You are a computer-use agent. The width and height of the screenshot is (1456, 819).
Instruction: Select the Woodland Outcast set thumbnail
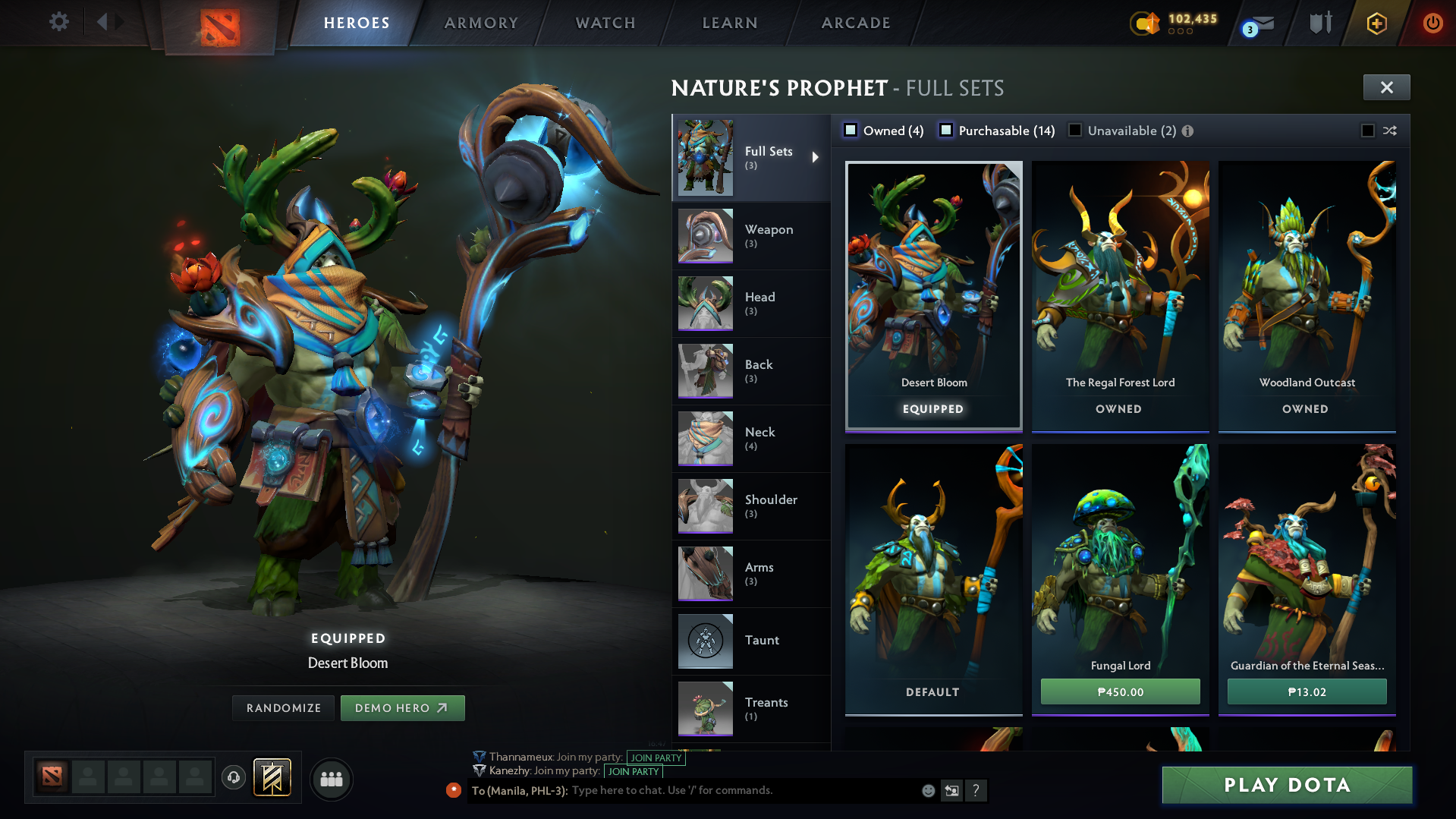tap(1307, 281)
